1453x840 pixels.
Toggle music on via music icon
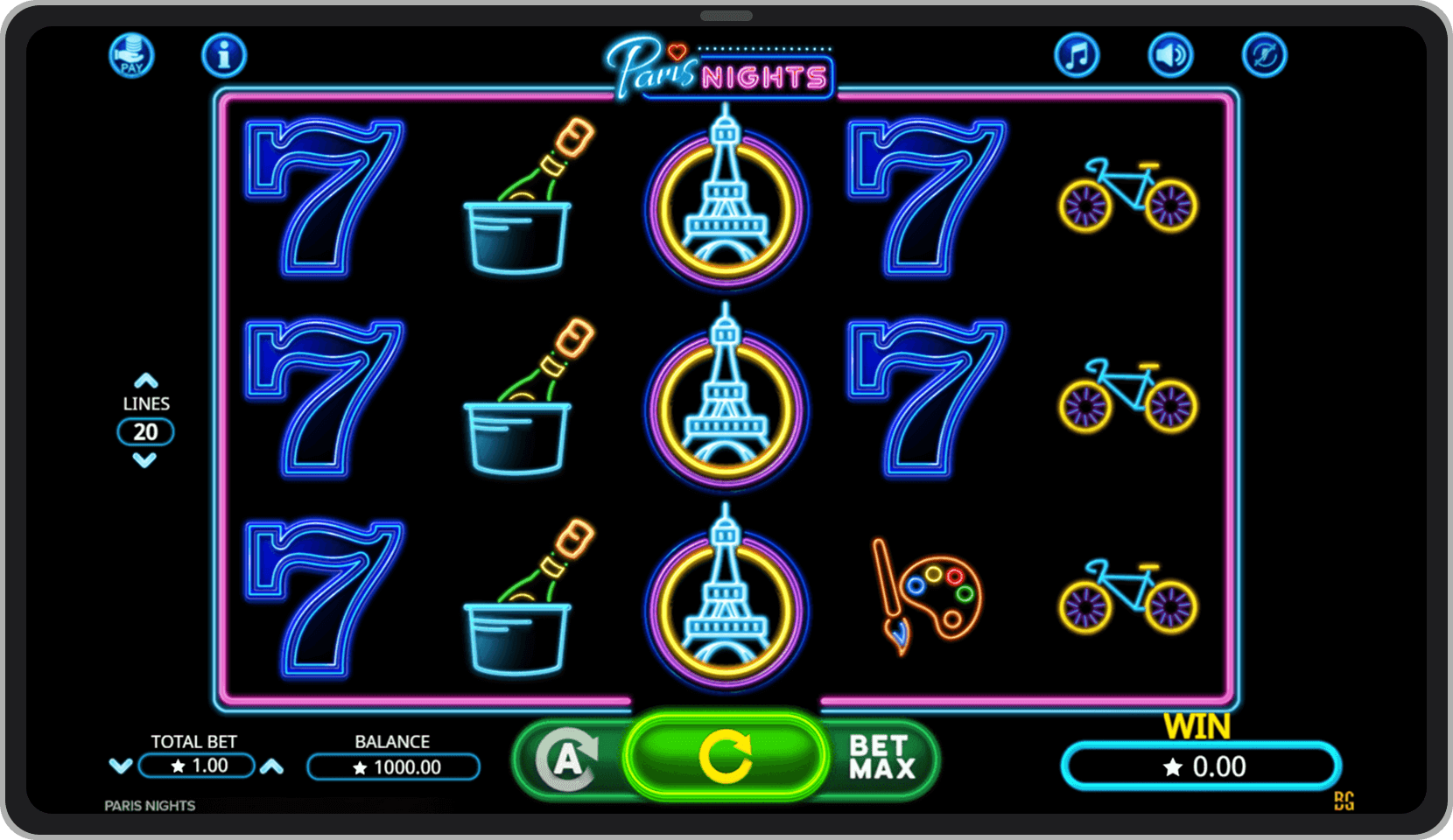coord(1077,54)
